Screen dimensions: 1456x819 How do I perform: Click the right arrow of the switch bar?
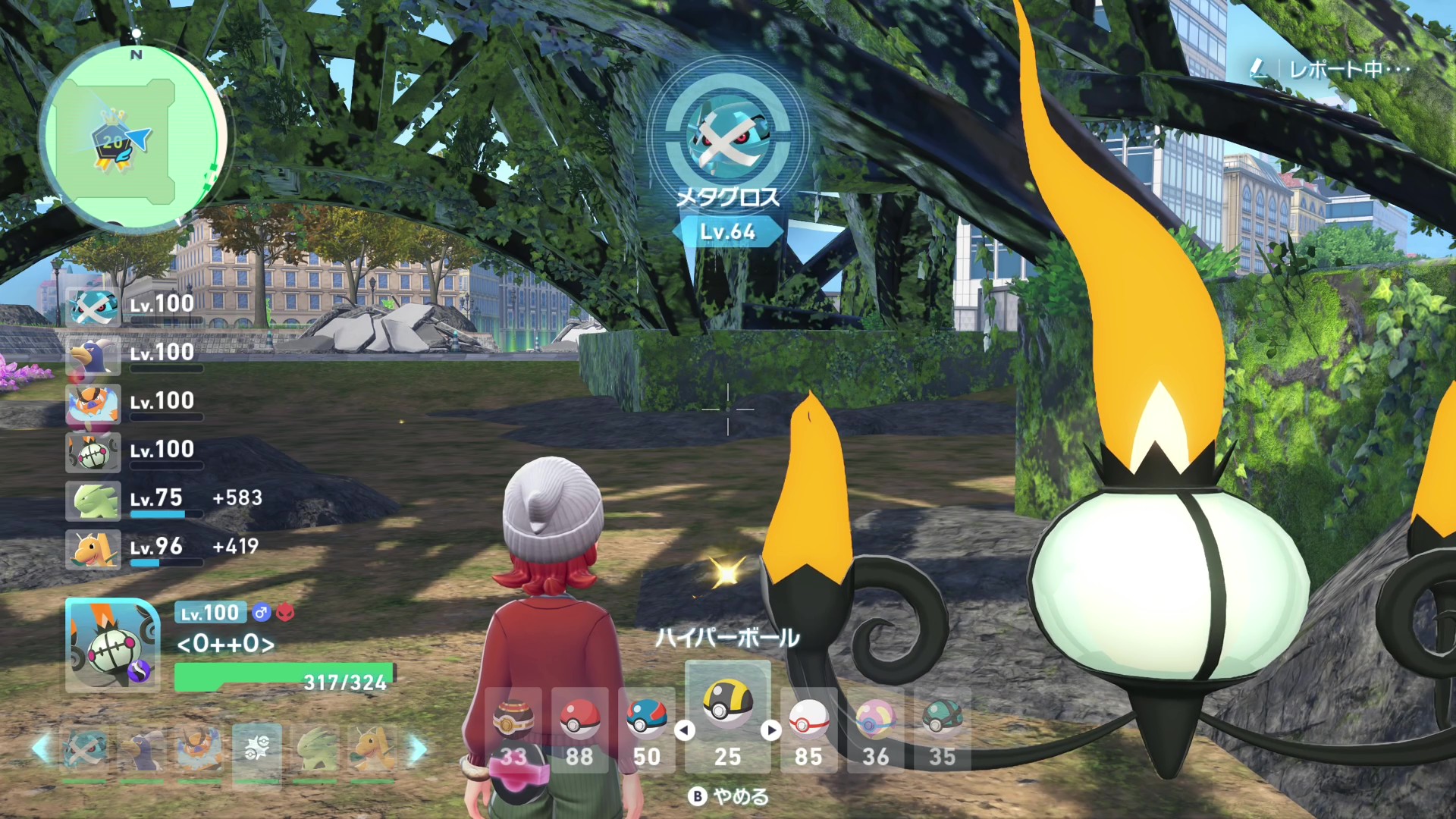(x=418, y=749)
